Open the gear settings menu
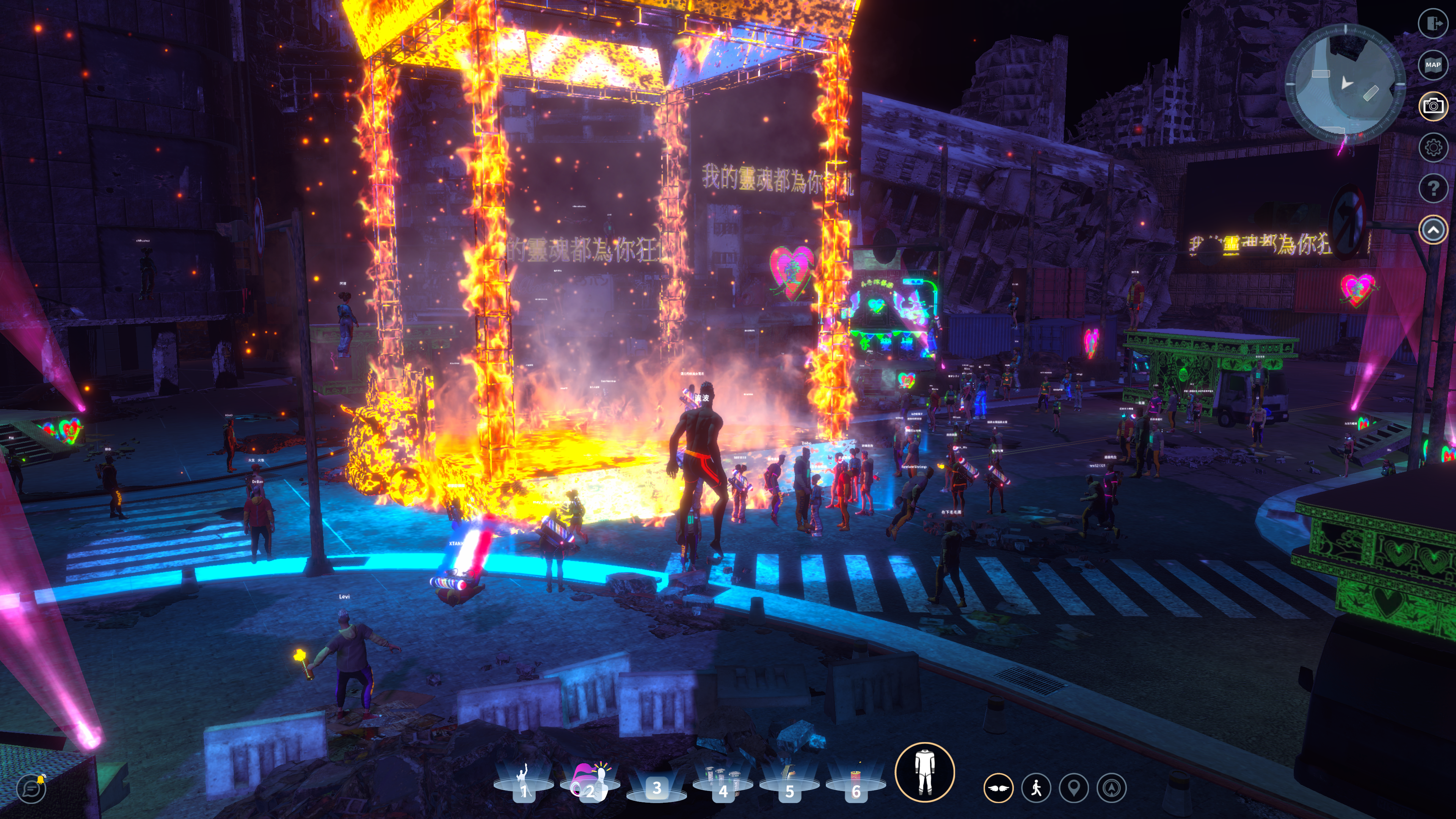Viewport: 1456px width, 819px height. 1432,147
